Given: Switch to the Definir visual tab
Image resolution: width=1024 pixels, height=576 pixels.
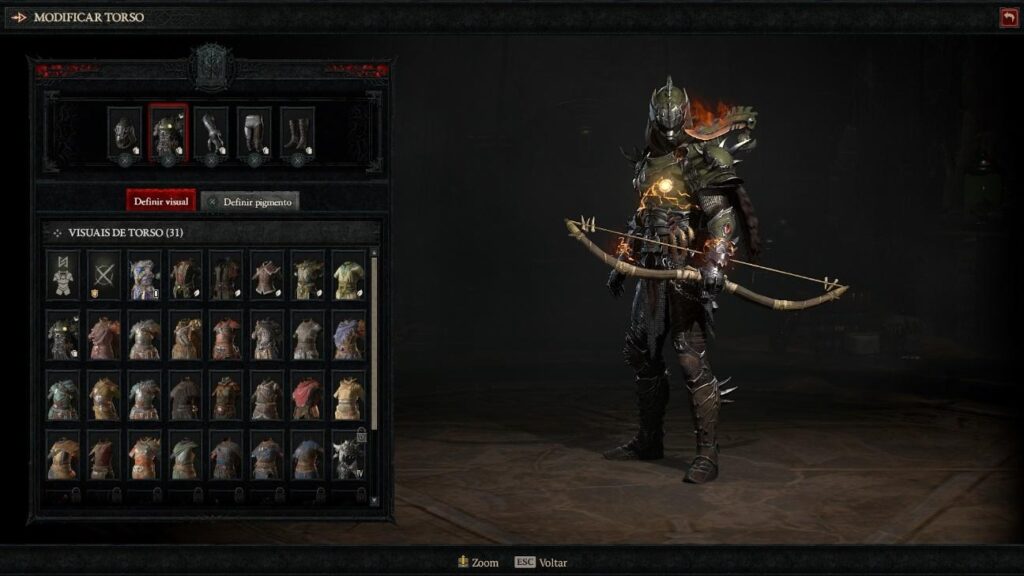Looking at the screenshot, I should (x=161, y=201).
